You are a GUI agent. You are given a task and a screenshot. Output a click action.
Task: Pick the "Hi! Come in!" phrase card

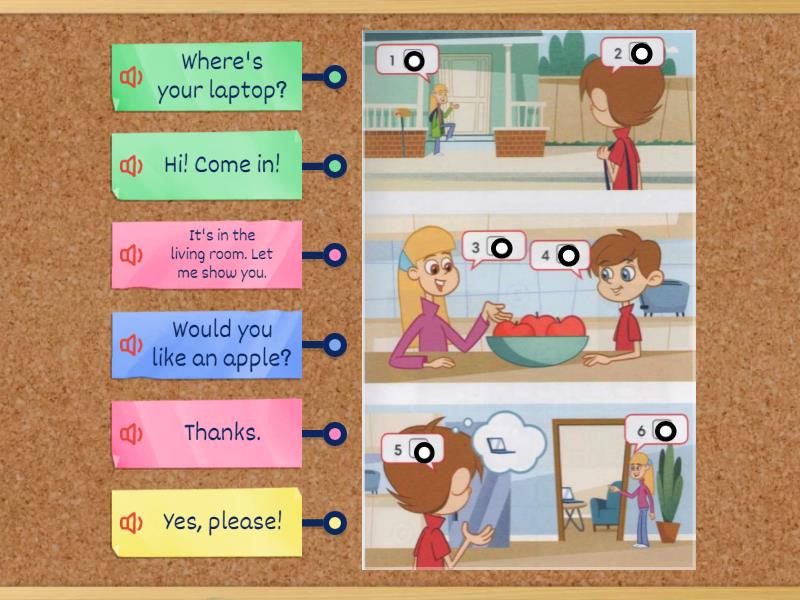pos(222,165)
